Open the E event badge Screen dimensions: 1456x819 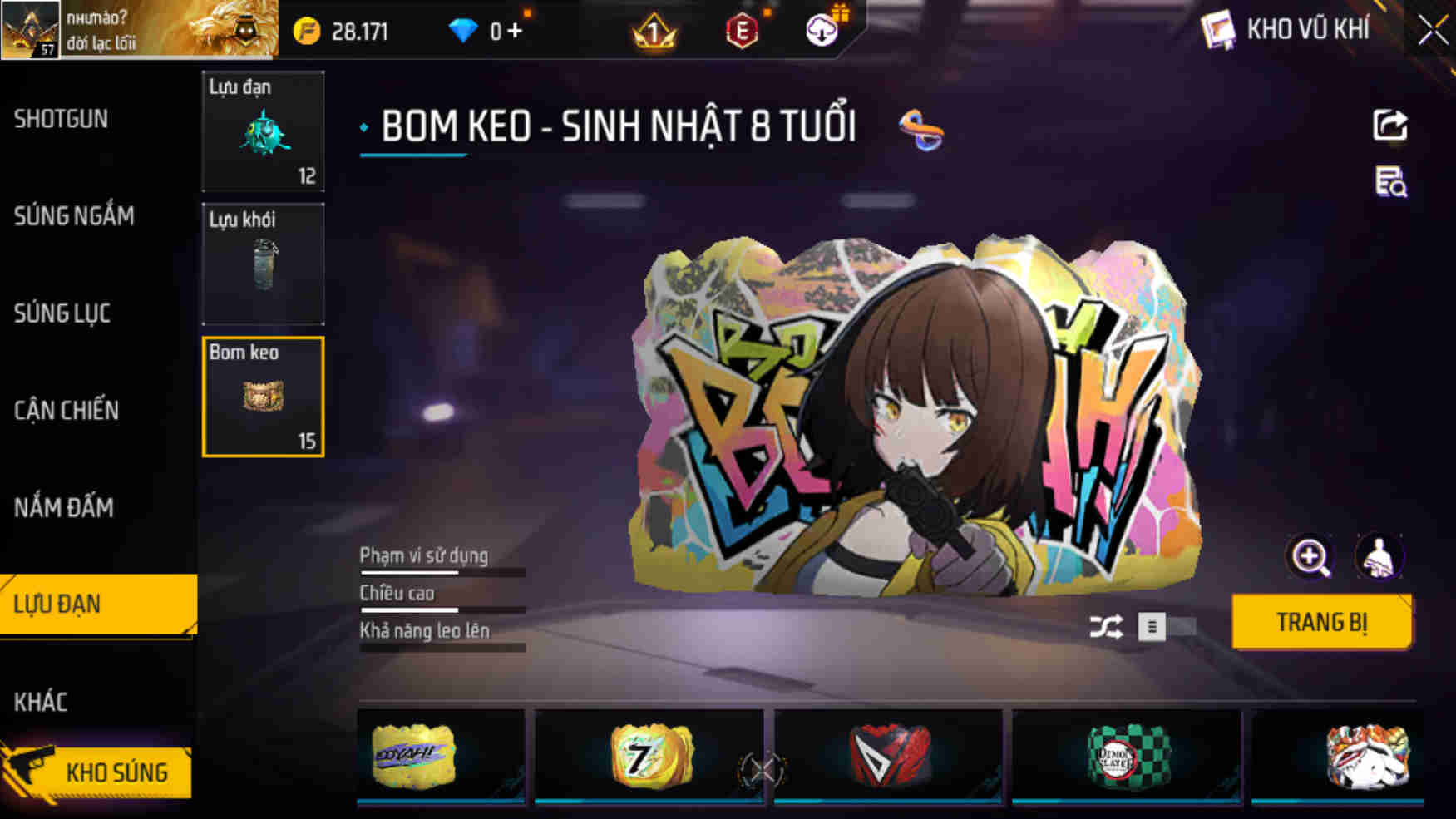pyautogui.click(x=743, y=32)
